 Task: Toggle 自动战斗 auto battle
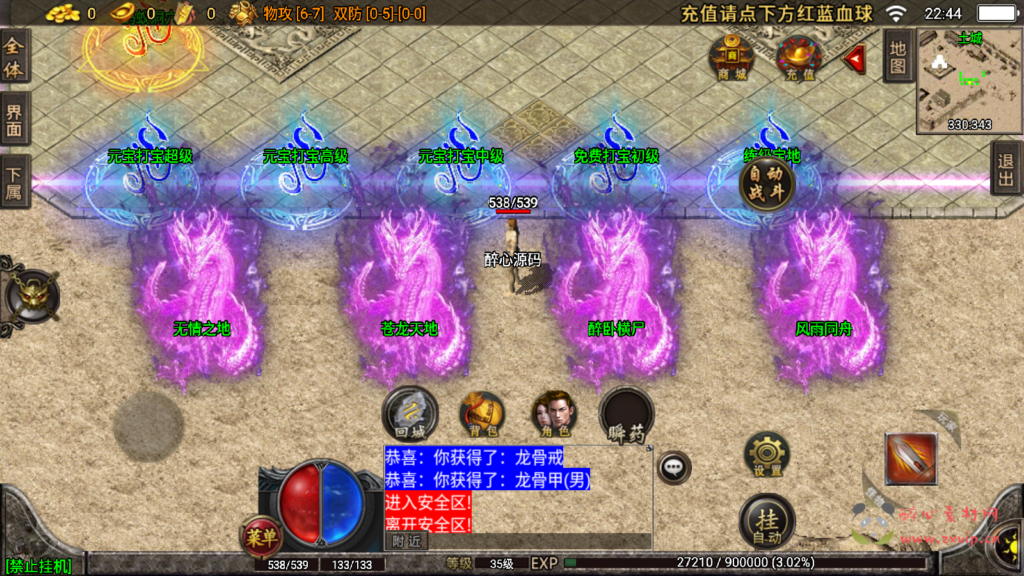pyautogui.click(x=767, y=184)
